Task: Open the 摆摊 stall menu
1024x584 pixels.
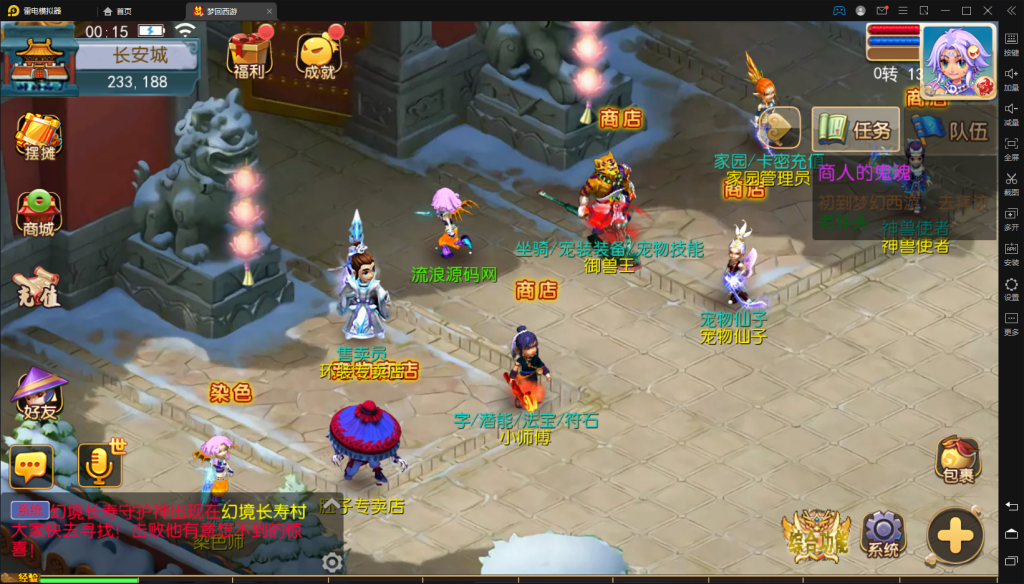Action: coord(39,138)
